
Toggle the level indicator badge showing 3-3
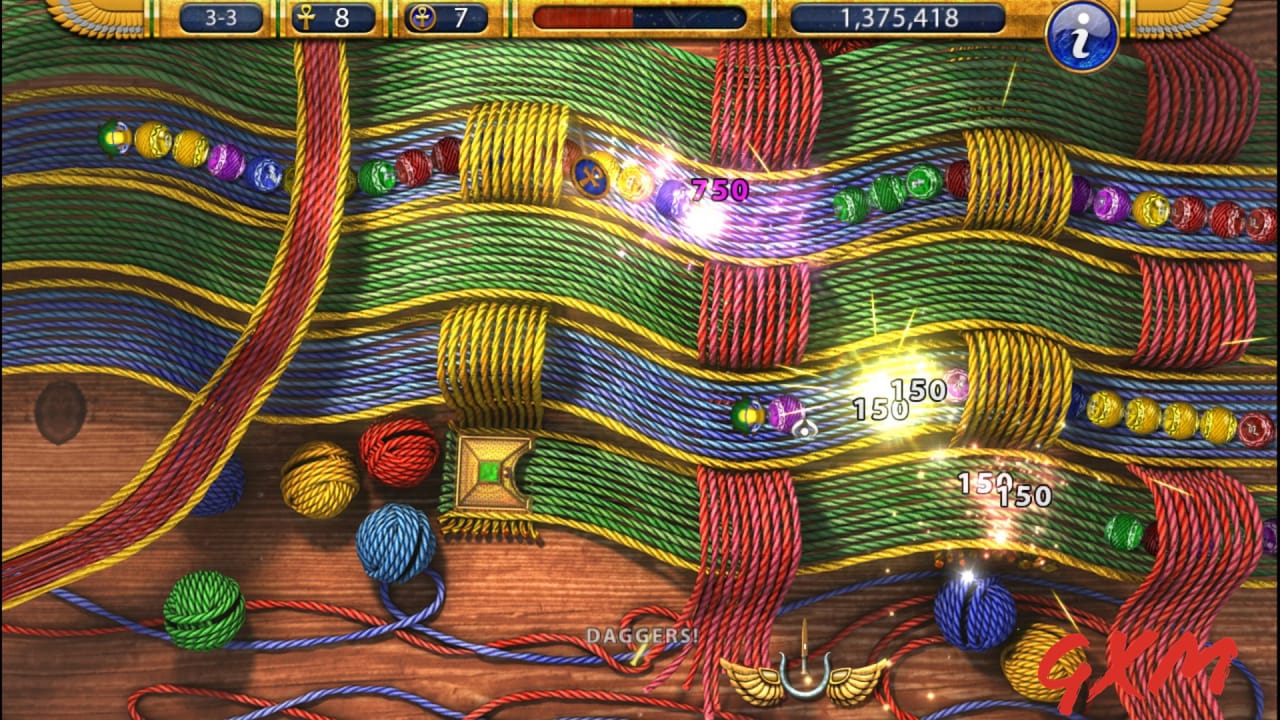[224, 17]
